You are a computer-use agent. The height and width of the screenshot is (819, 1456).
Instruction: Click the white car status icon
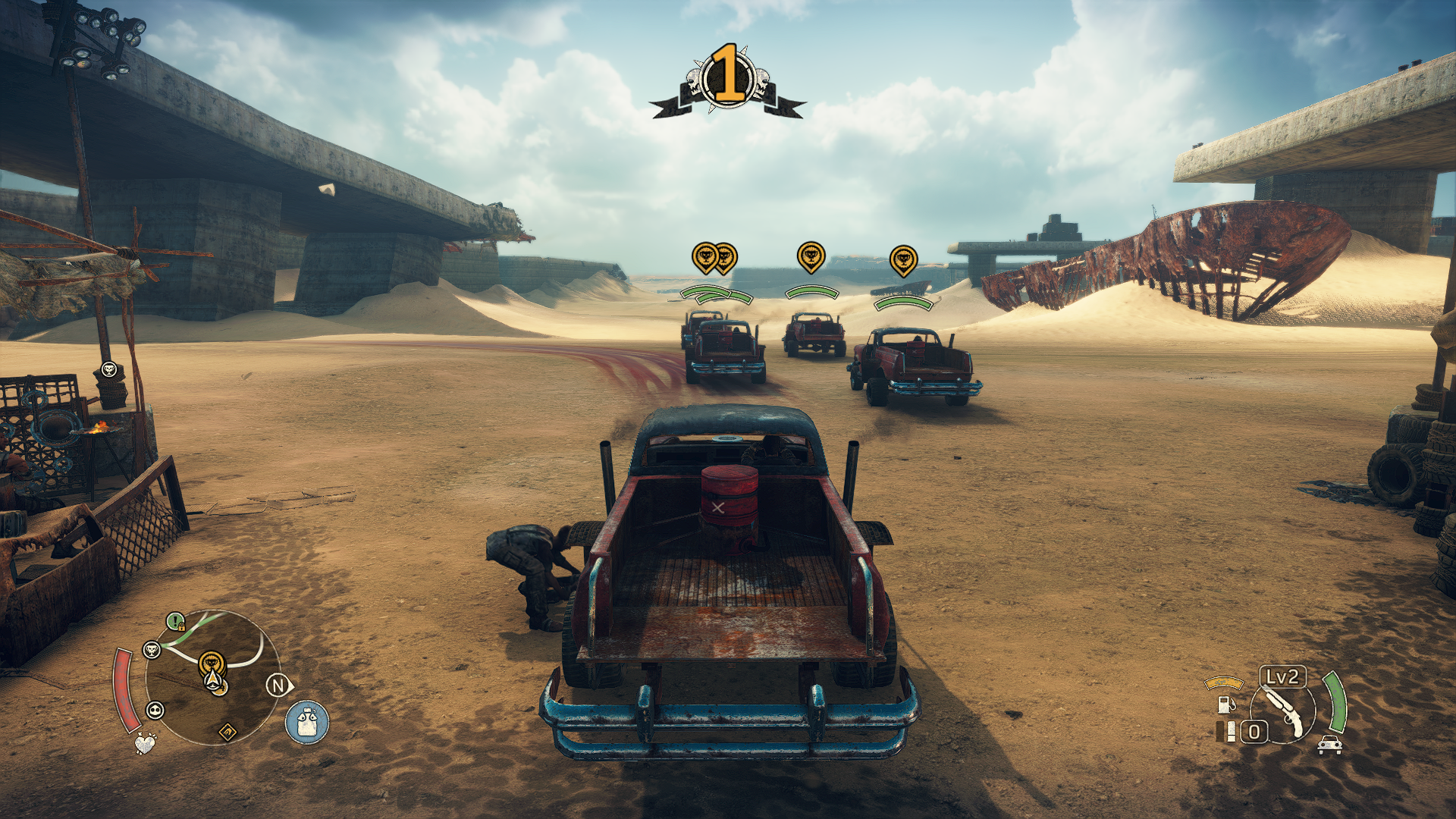1329,745
